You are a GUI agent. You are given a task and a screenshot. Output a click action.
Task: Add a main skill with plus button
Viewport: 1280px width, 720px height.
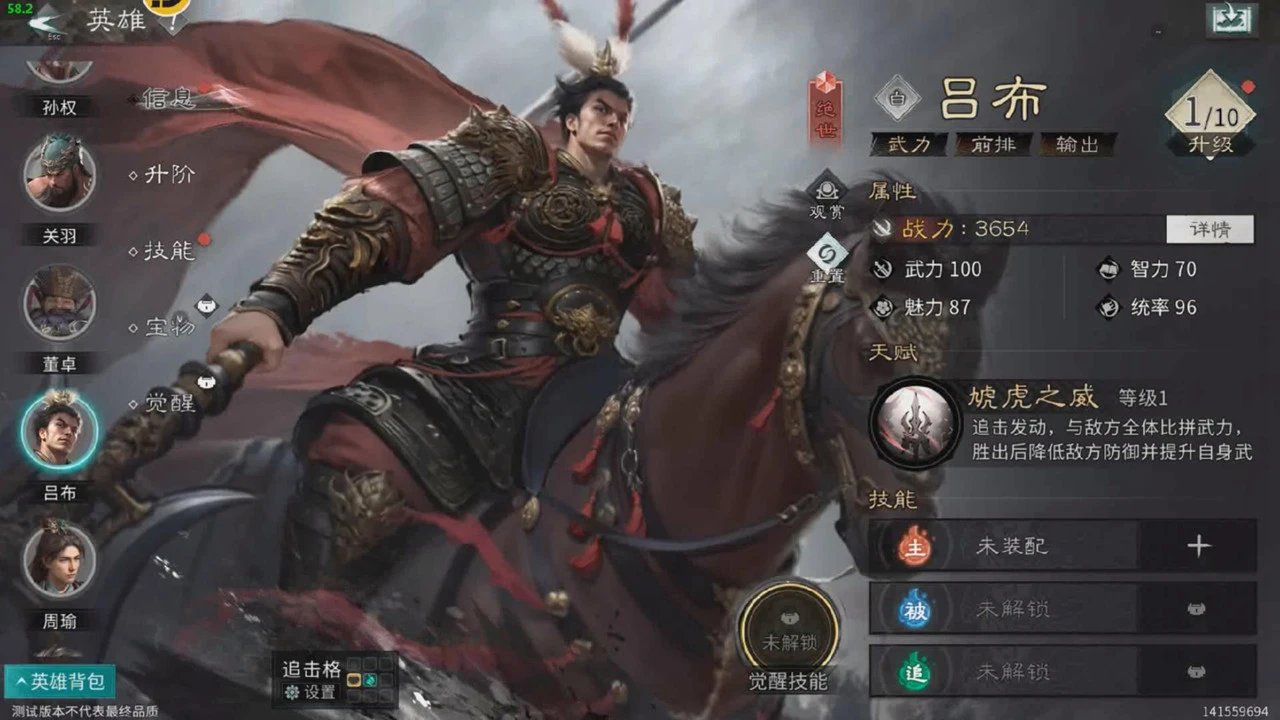[x=1198, y=546]
